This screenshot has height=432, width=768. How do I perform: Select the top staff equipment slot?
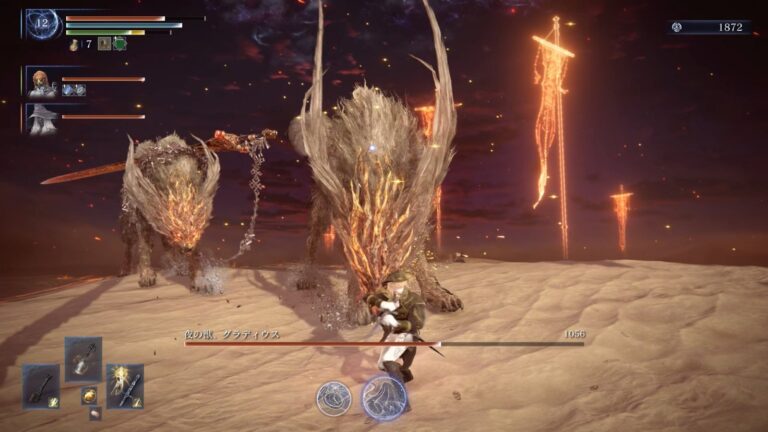click(x=83, y=357)
